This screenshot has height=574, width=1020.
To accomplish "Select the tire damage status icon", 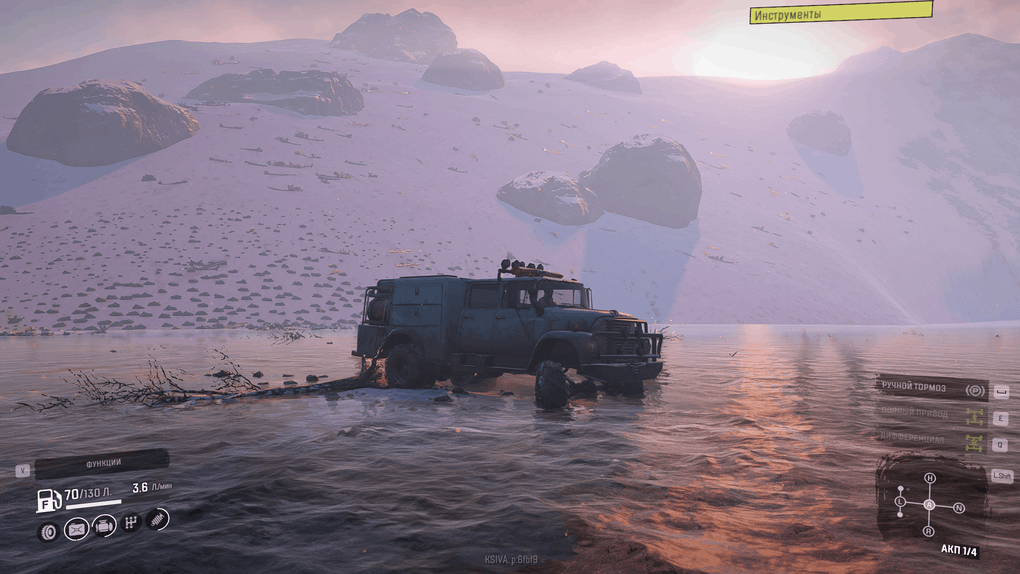I will pos(47,531).
